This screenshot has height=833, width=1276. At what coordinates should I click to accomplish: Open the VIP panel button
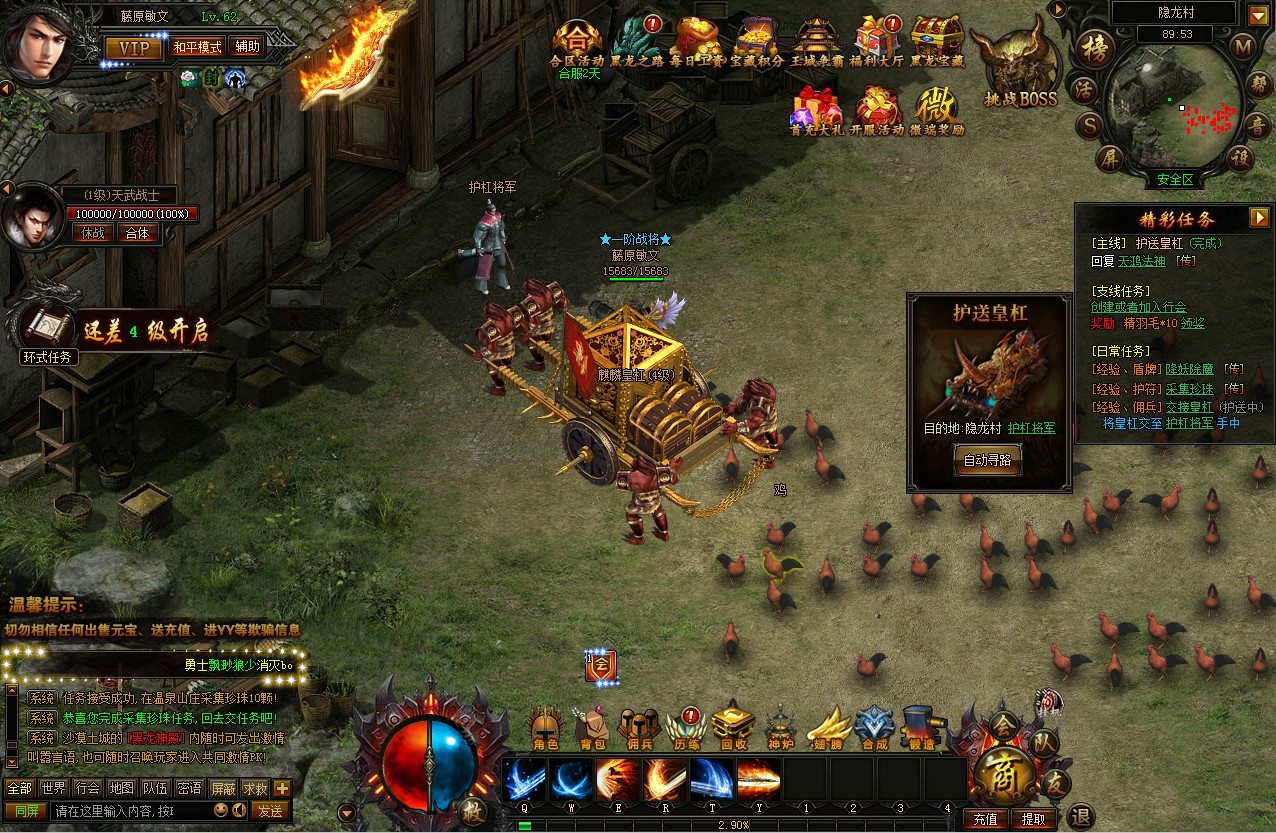tap(134, 48)
